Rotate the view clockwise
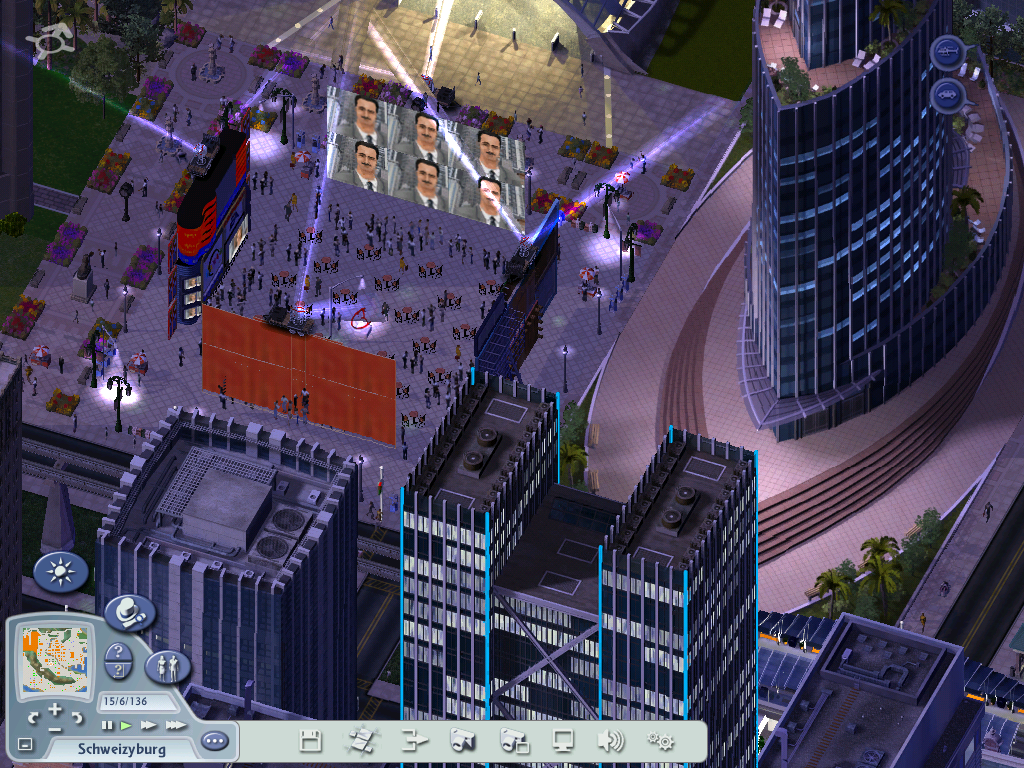 click(77, 718)
